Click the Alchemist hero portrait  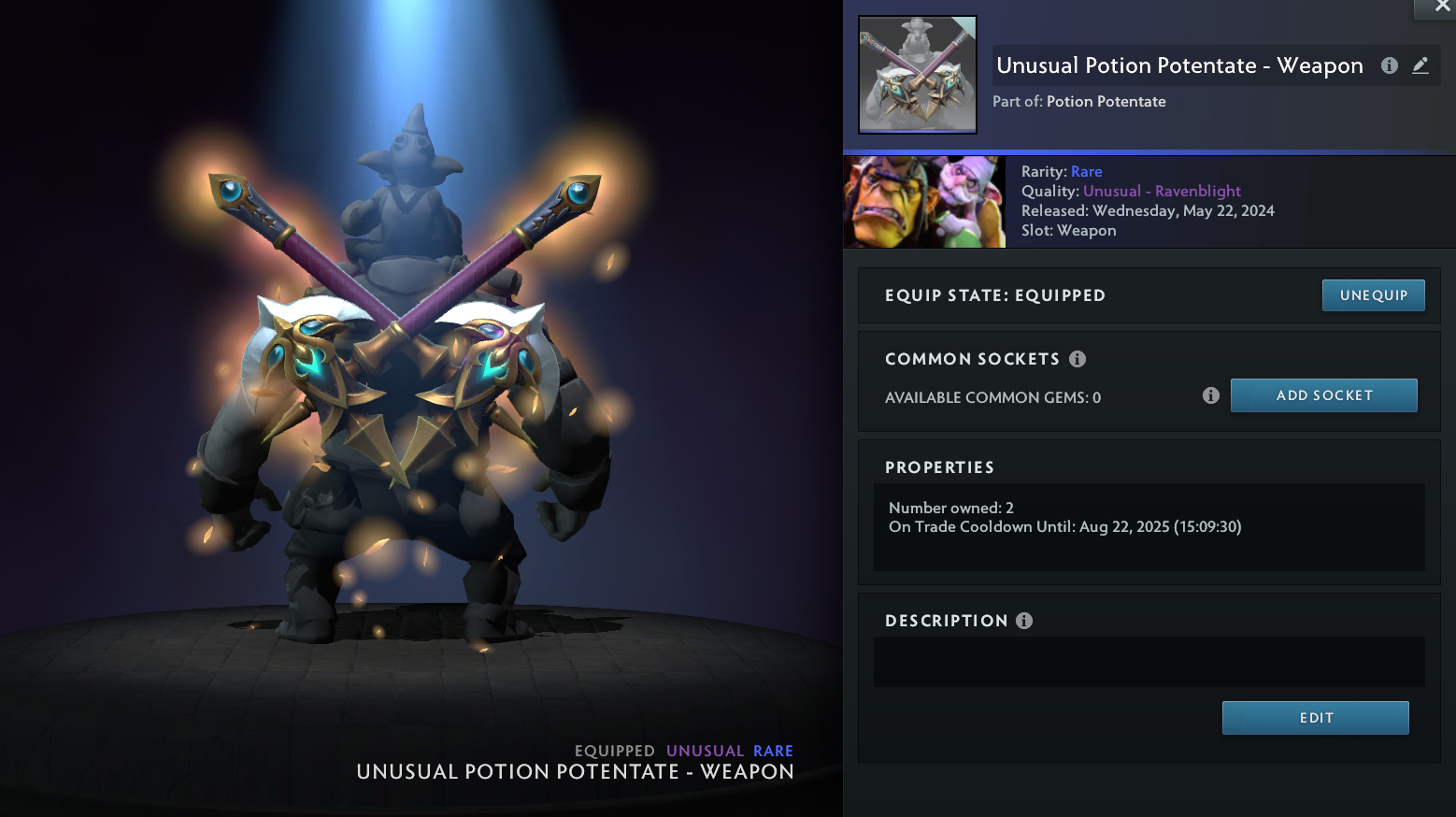point(924,202)
